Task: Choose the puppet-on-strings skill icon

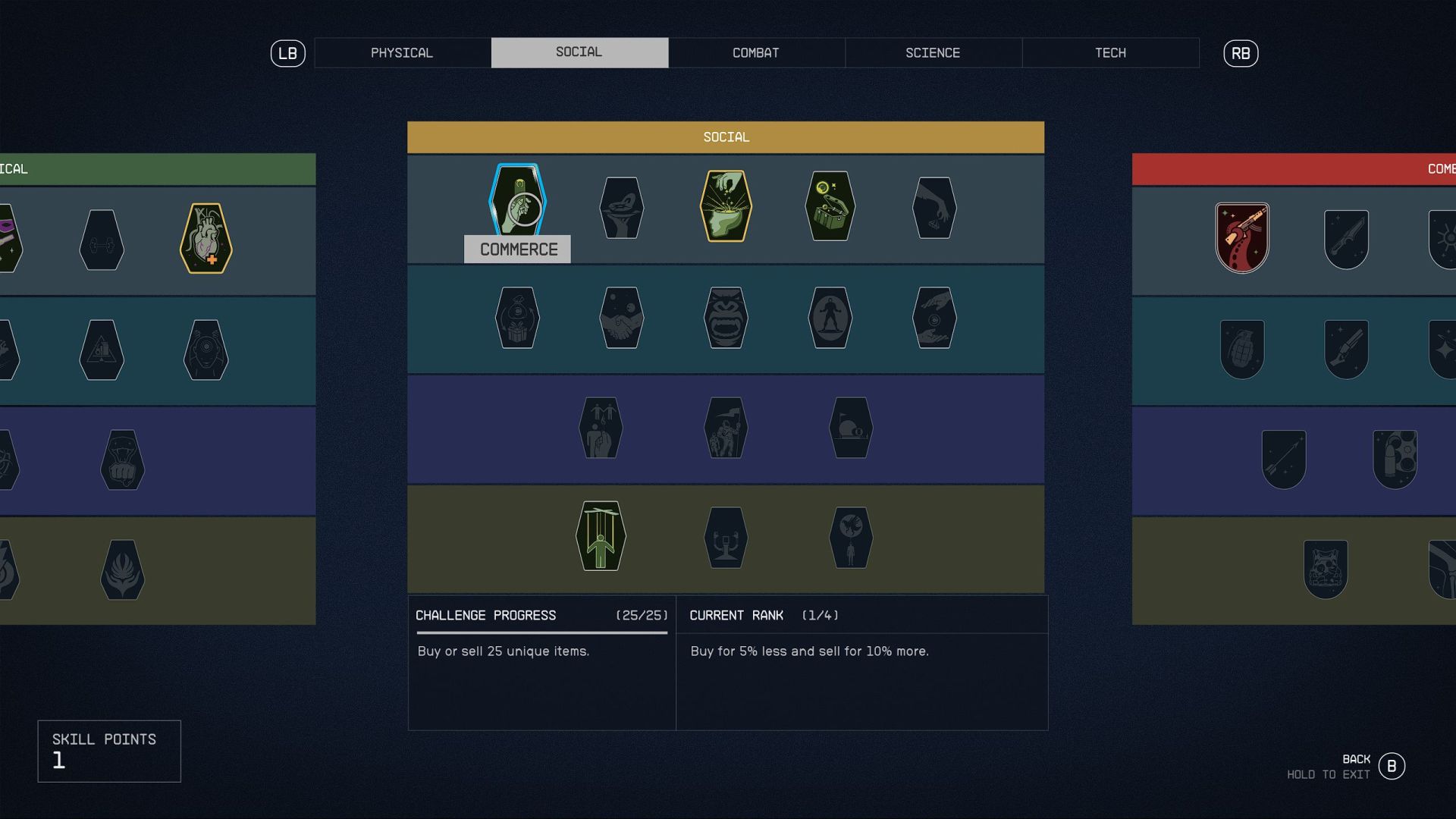Action: (x=601, y=536)
